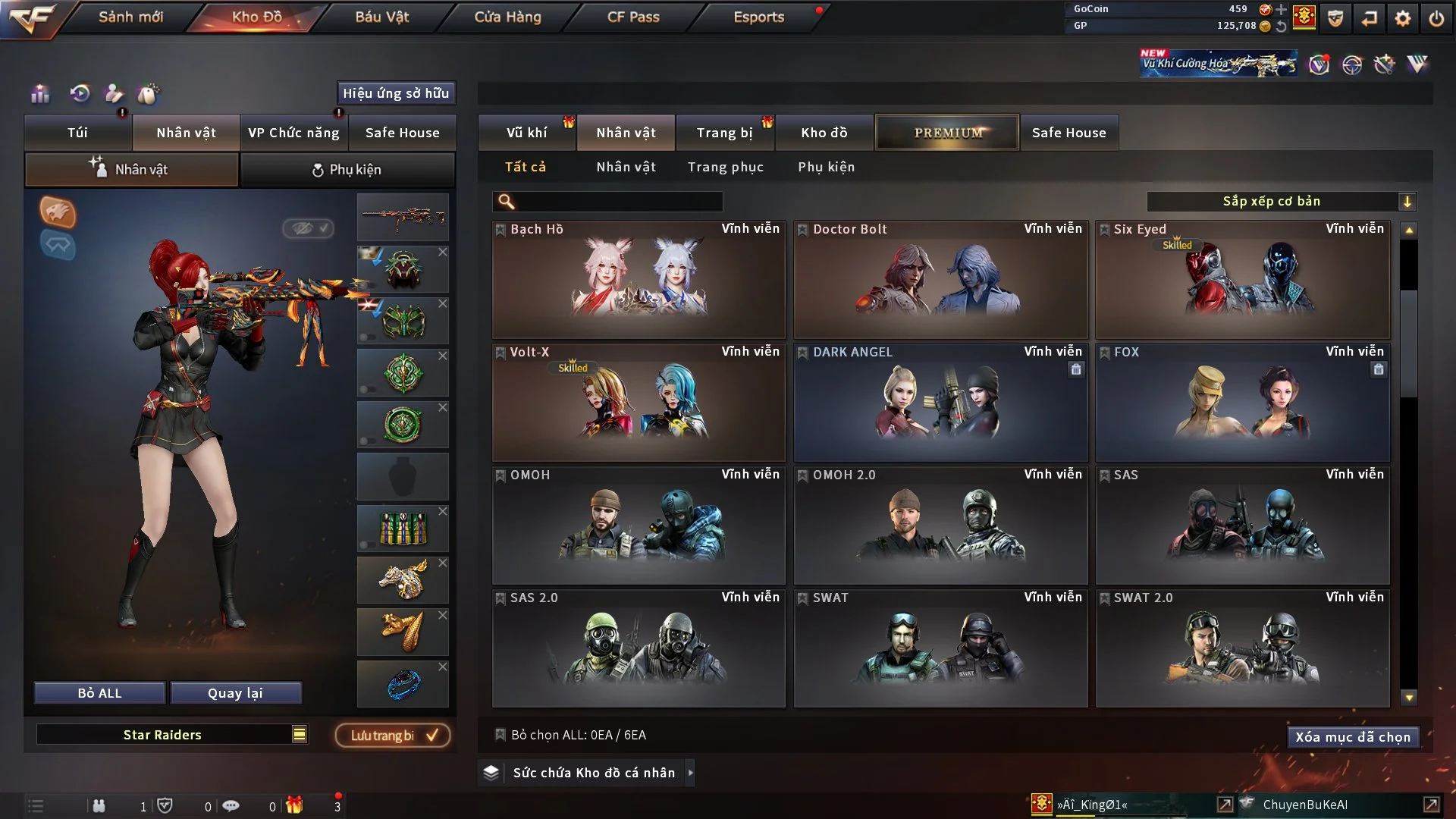Viewport: 1456px width, 819px height.
Task: Pick the DARK ANGEL character card
Action: pyautogui.click(x=940, y=403)
